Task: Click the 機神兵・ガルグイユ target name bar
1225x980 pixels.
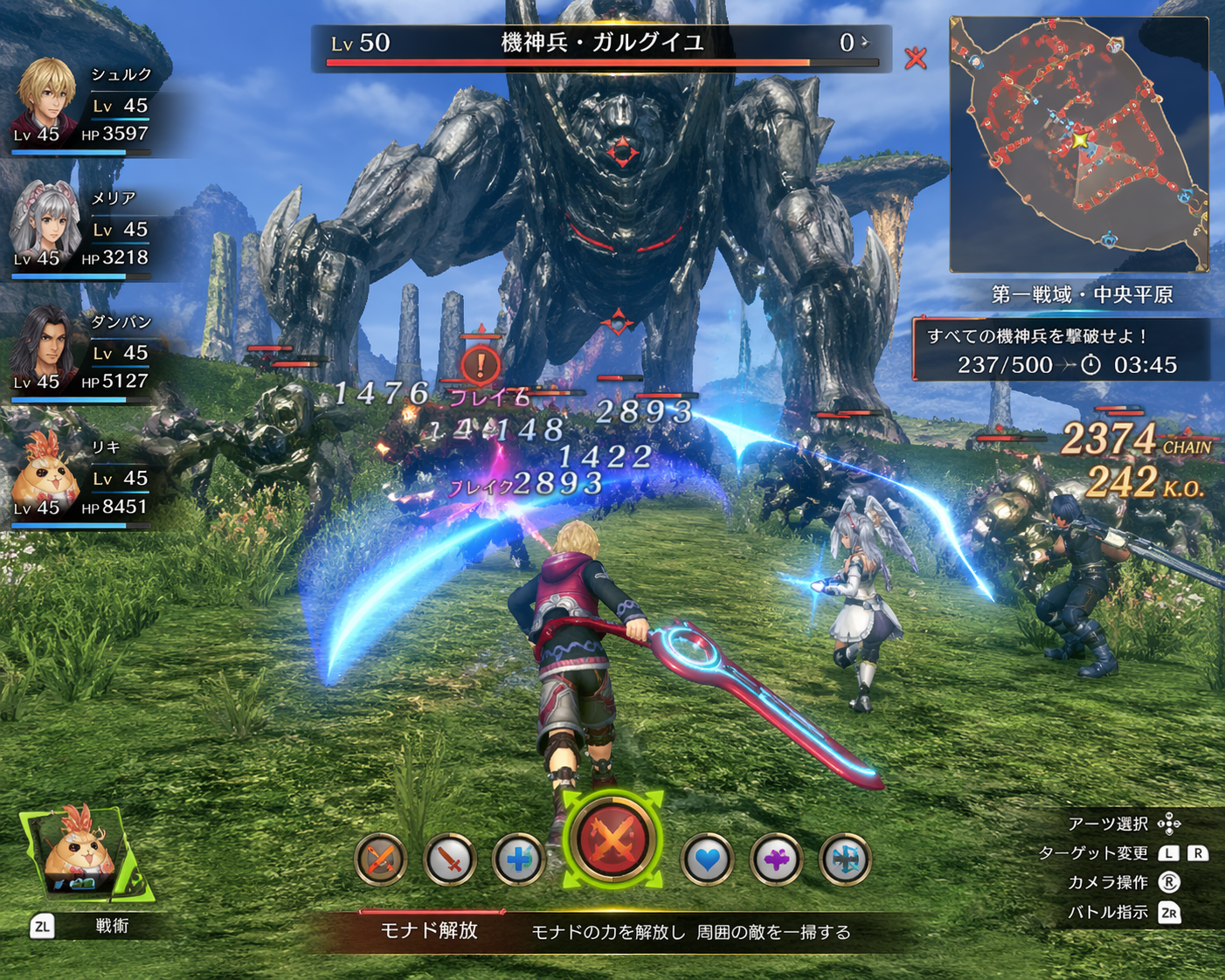Action: coord(601,45)
